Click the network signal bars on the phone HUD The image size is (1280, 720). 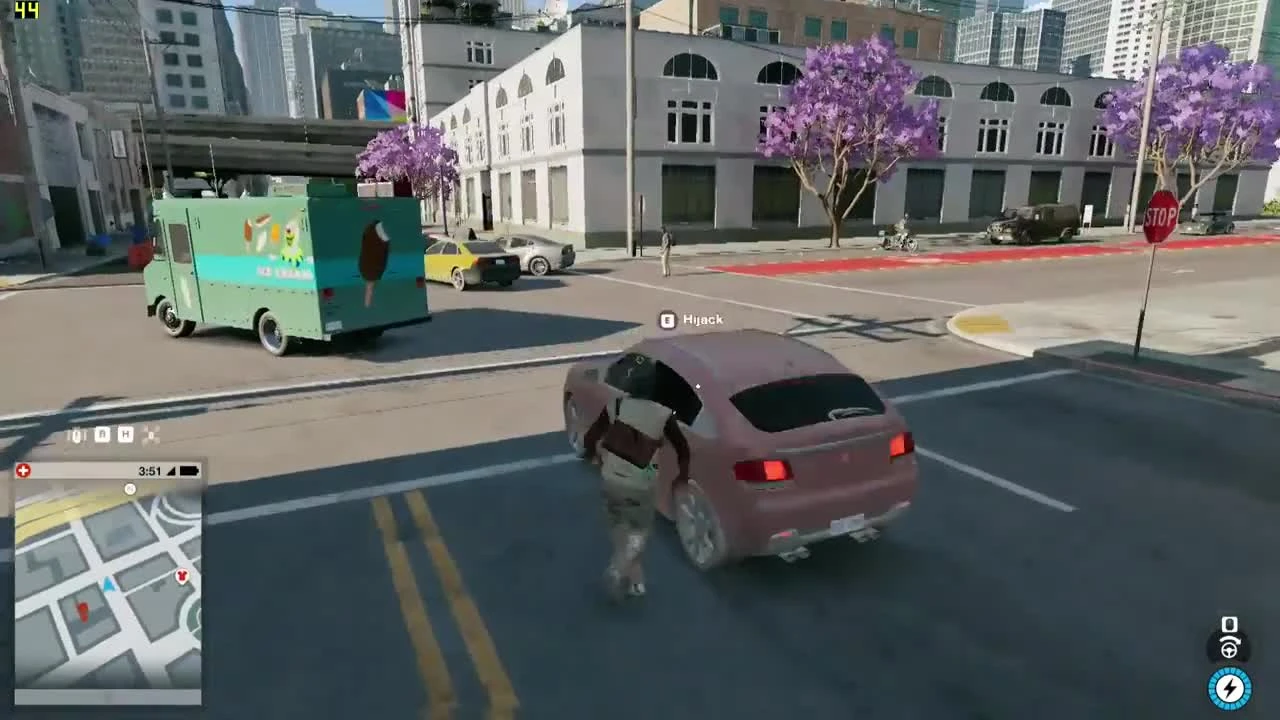[x=170, y=470]
